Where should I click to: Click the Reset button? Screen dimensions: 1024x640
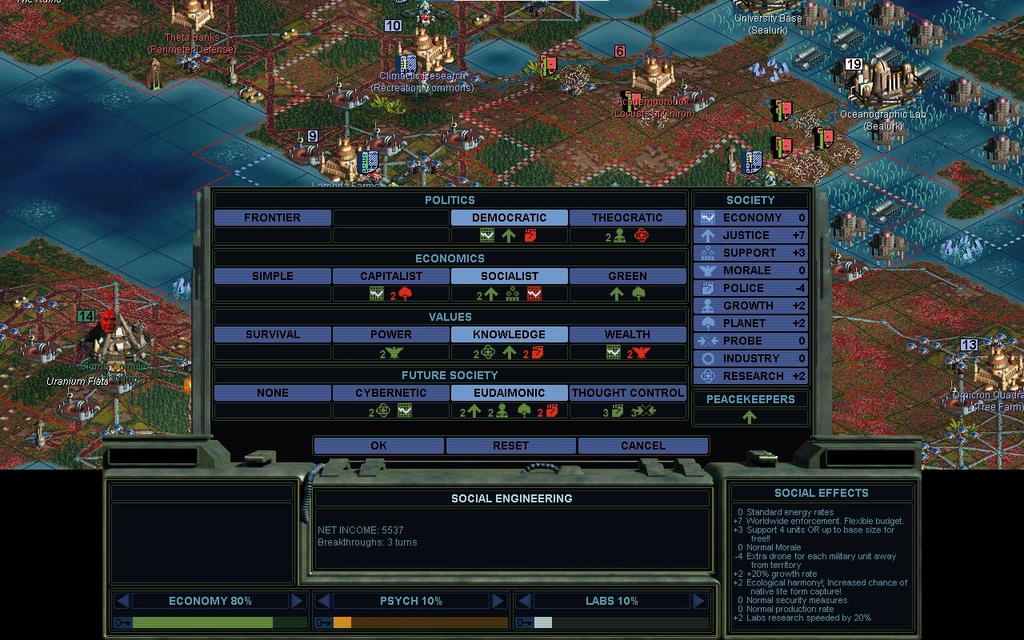[x=510, y=445]
